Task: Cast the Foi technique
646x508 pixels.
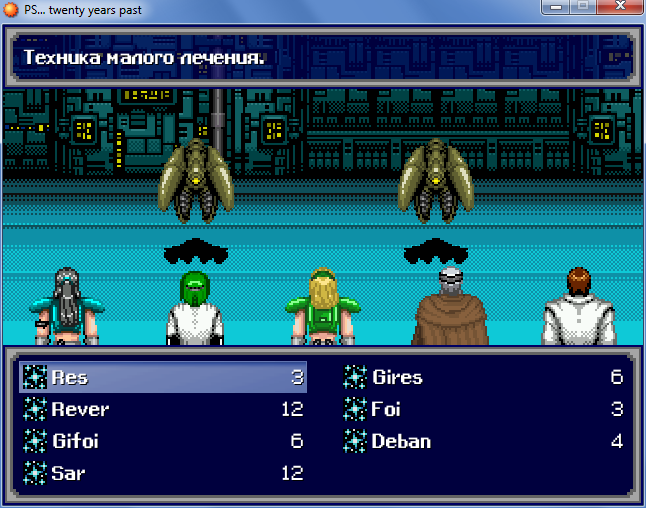Action: tap(385, 409)
